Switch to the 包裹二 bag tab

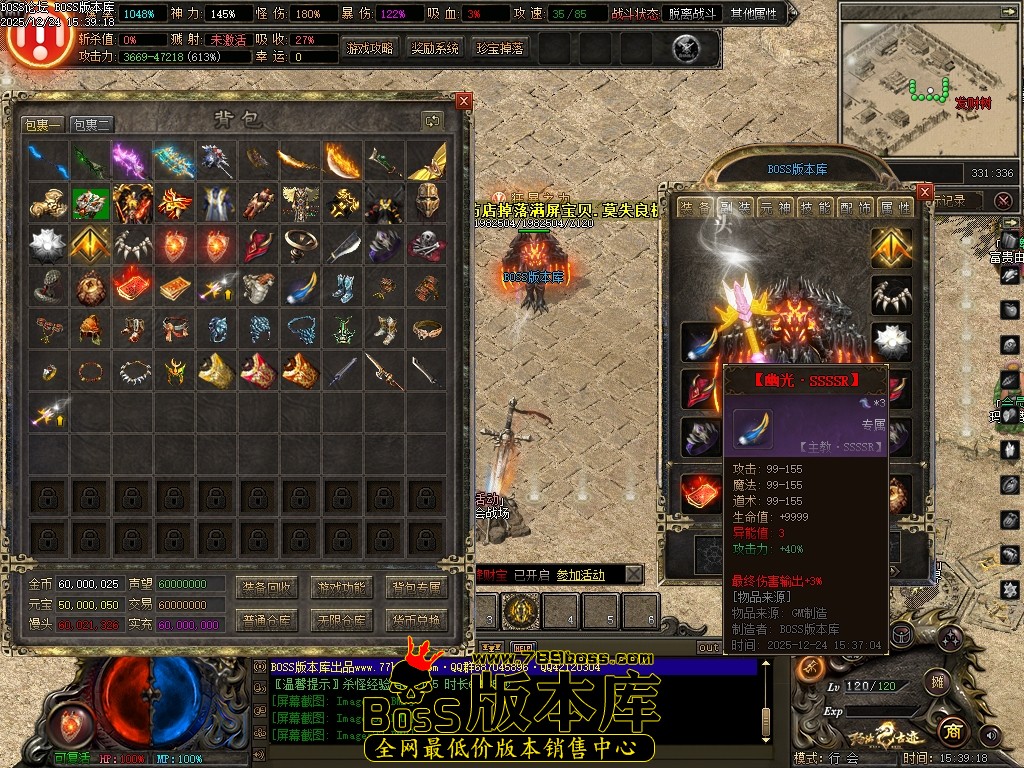coord(91,124)
